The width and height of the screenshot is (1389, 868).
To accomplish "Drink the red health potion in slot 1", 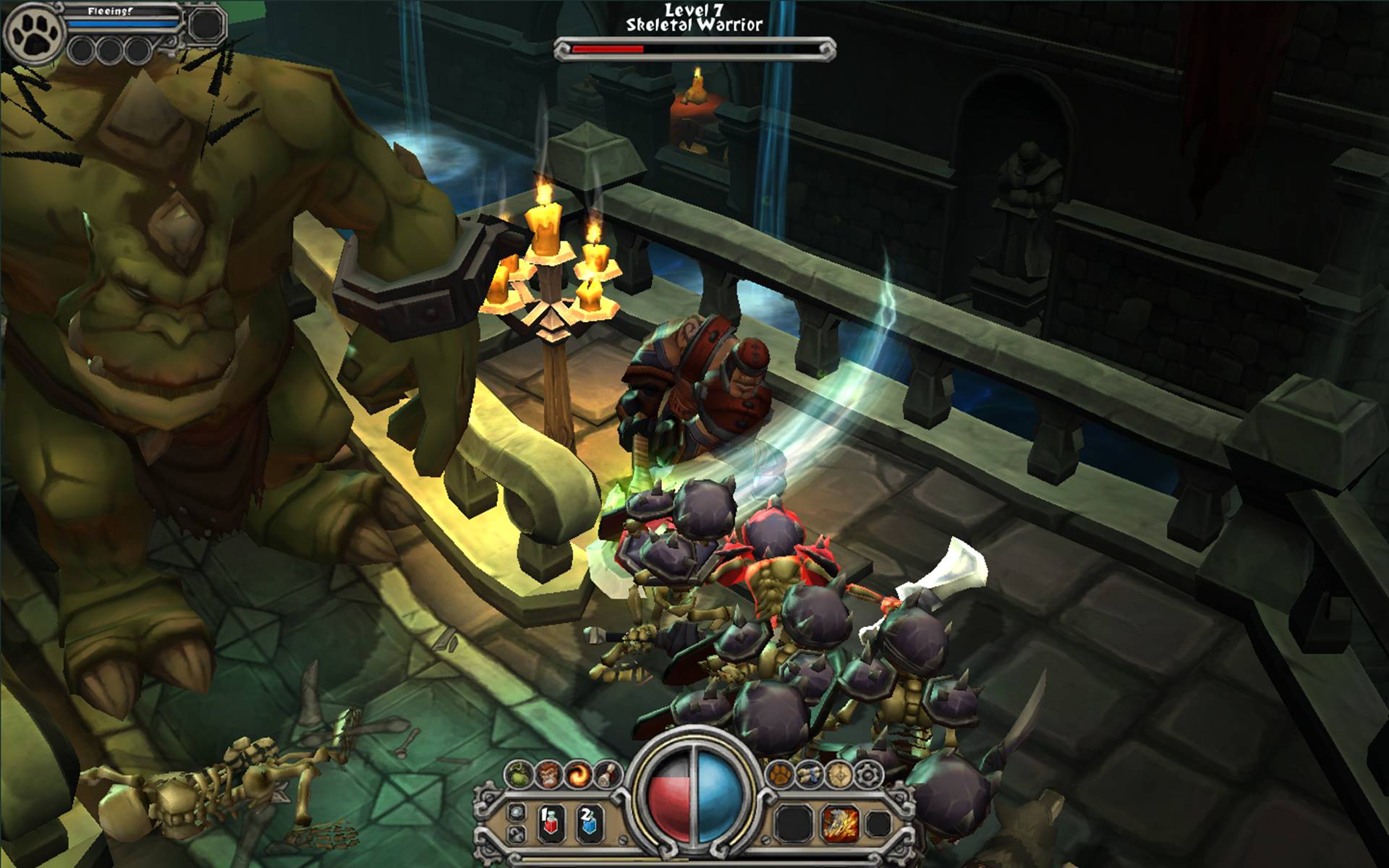I will coord(551,823).
